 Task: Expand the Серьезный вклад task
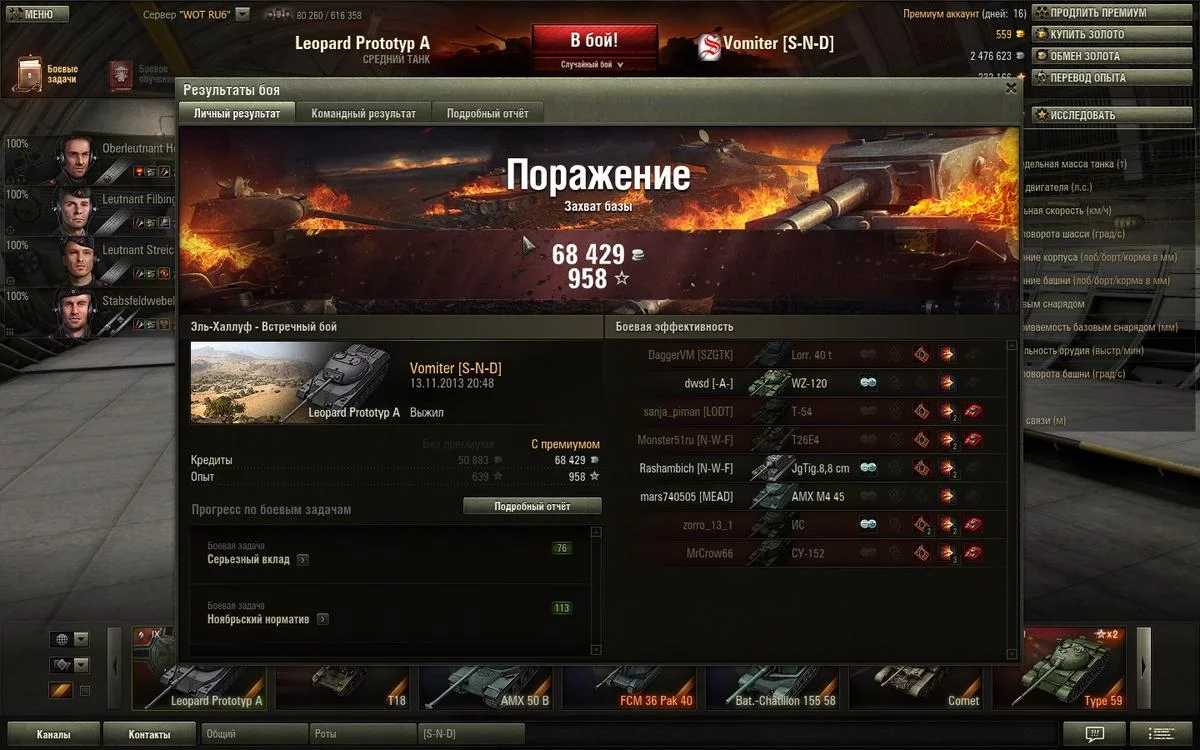point(303,560)
